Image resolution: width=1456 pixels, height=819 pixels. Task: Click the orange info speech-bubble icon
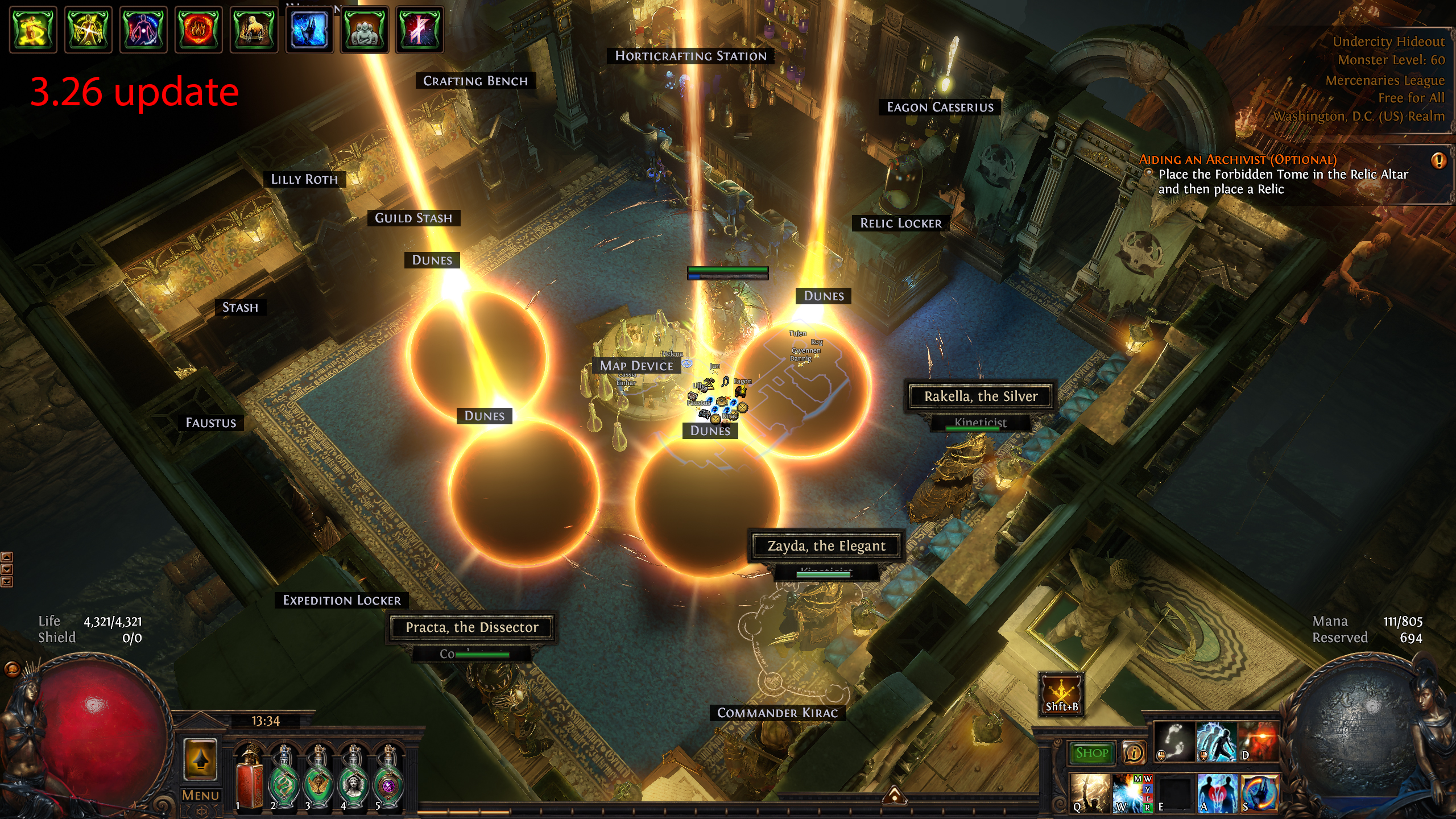click(x=1134, y=753)
